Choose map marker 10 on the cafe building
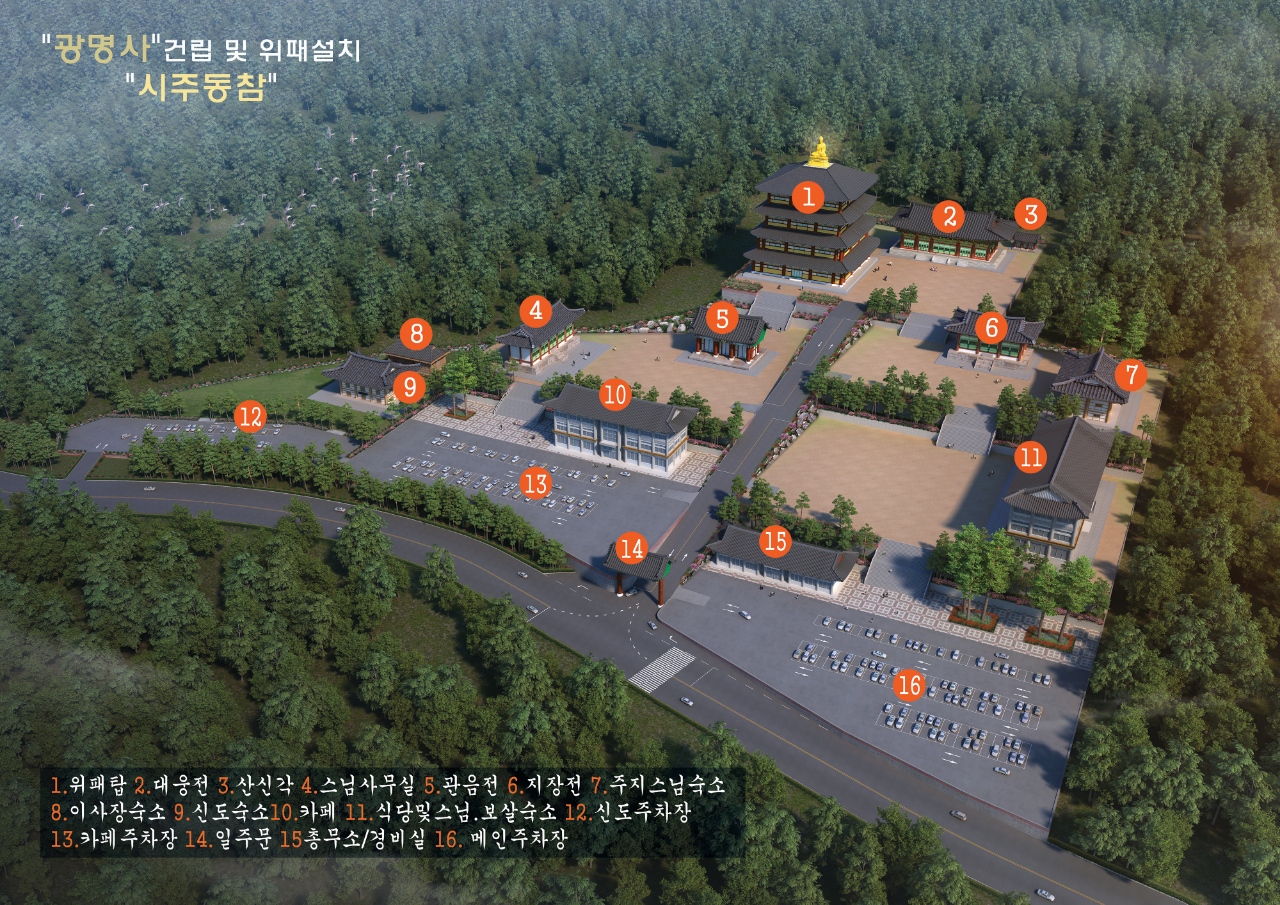The height and width of the screenshot is (905, 1280). point(616,395)
